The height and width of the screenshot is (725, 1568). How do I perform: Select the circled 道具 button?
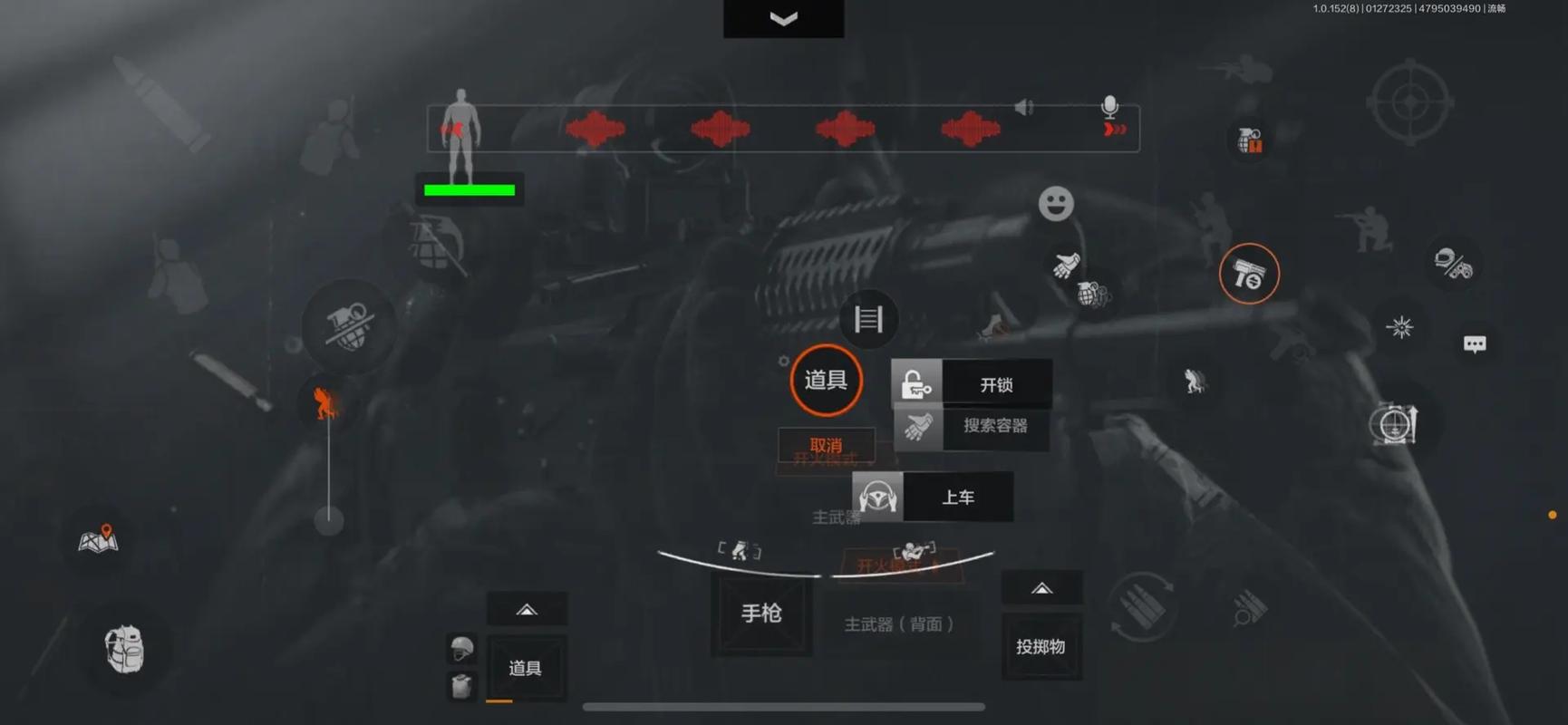[826, 381]
